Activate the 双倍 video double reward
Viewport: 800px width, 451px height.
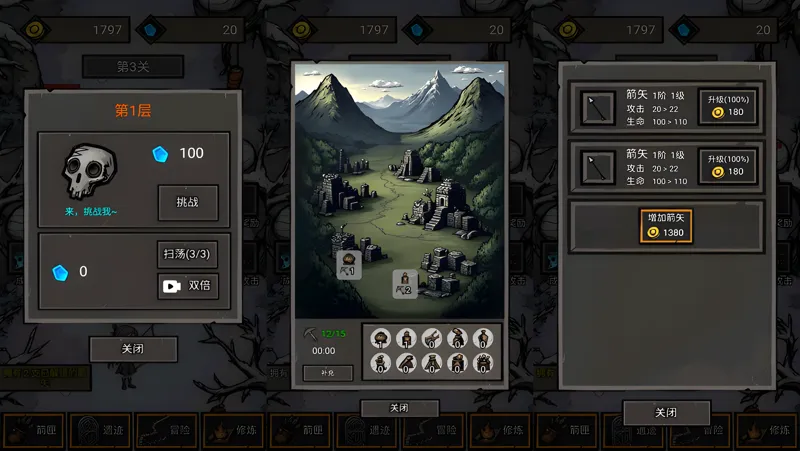pyautogui.click(x=188, y=286)
